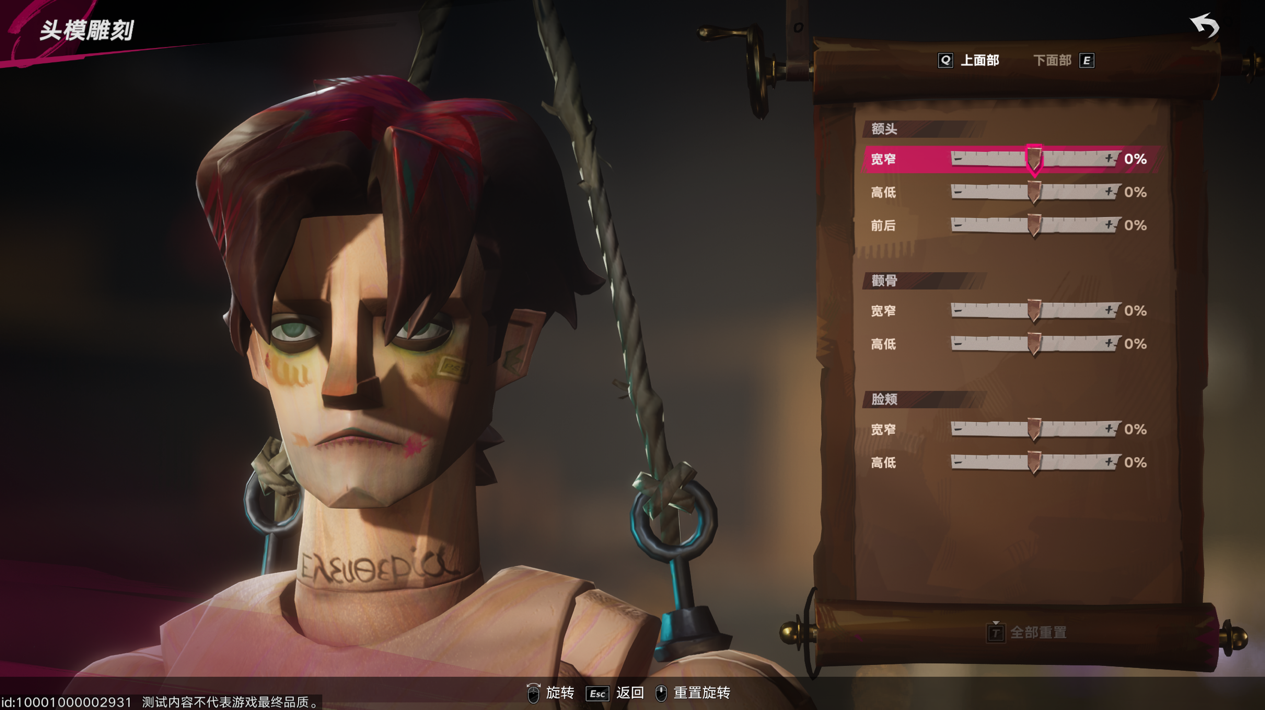Click the back arrow in the corner
The width and height of the screenshot is (1265, 710).
point(1205,25)
